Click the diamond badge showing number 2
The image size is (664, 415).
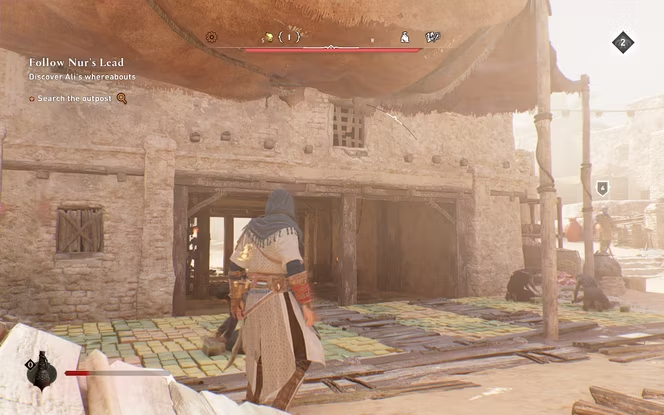pyautogui.click(x=623, y=42)
